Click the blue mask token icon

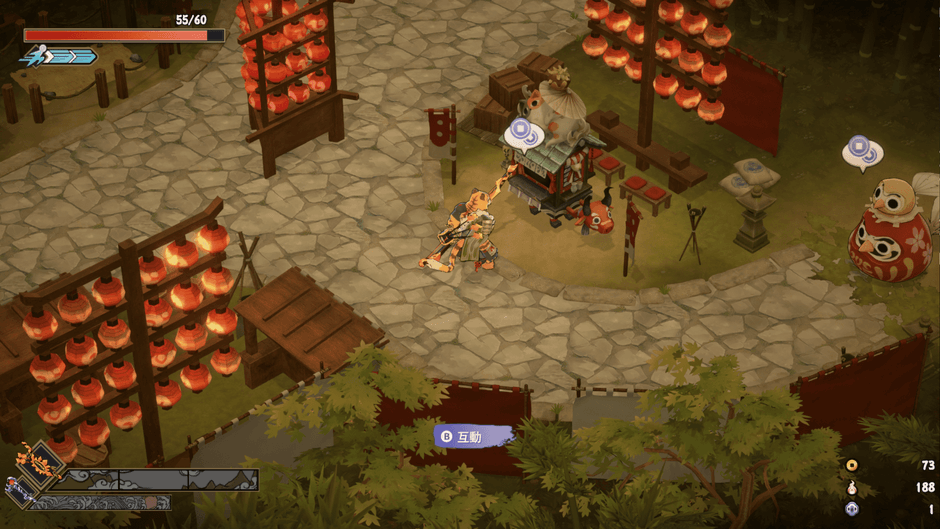pyautogui.click(x=852, y=509)
